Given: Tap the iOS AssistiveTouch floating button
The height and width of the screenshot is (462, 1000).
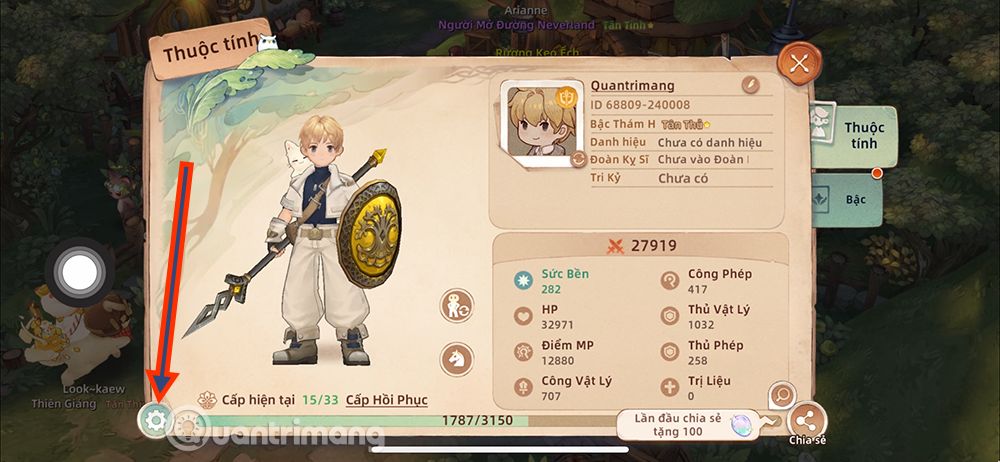Looking at the screenshot, I should tap(77, 268).
